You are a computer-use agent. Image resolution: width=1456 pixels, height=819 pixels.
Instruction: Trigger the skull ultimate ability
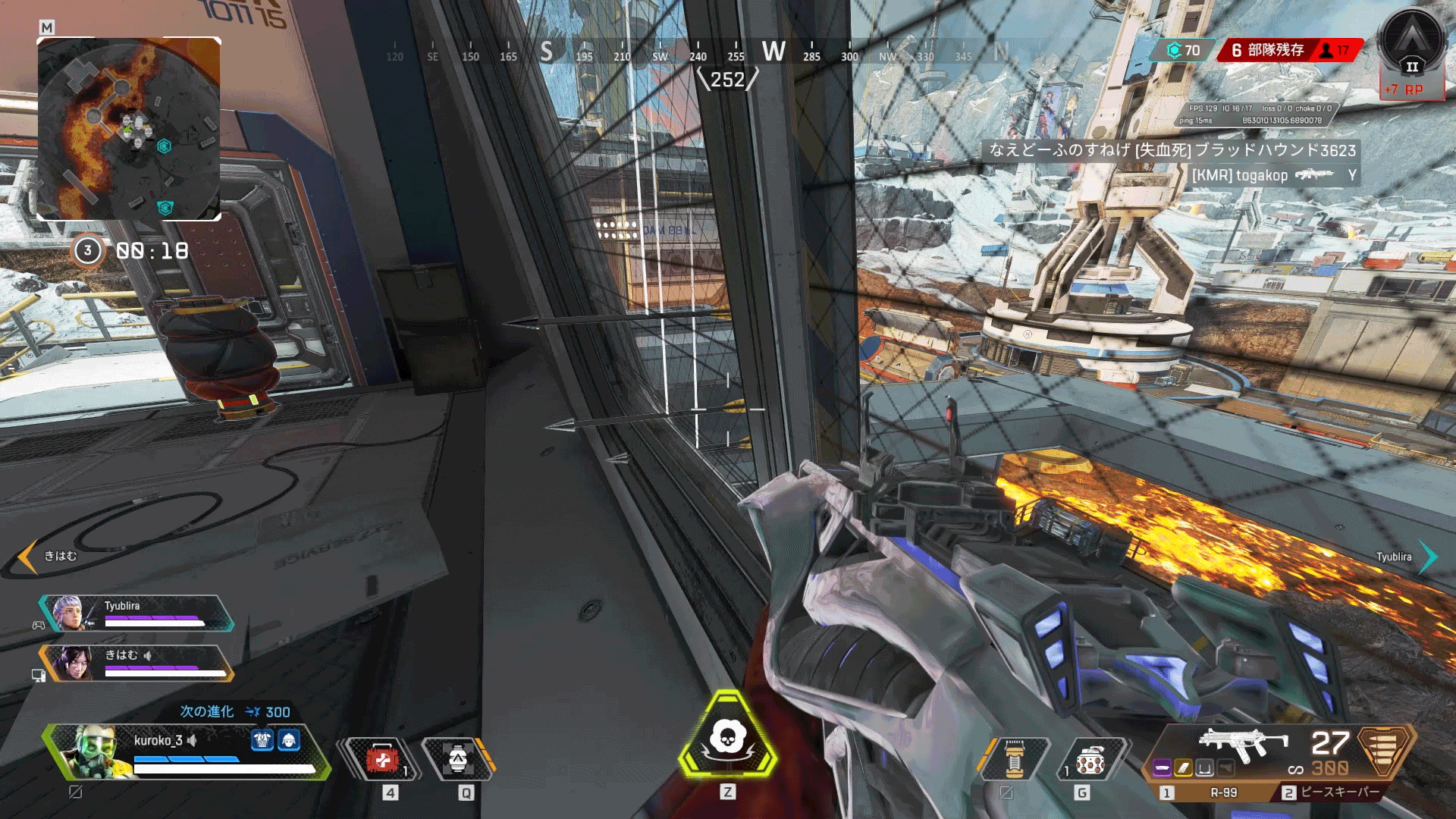(x=727, y=736)
